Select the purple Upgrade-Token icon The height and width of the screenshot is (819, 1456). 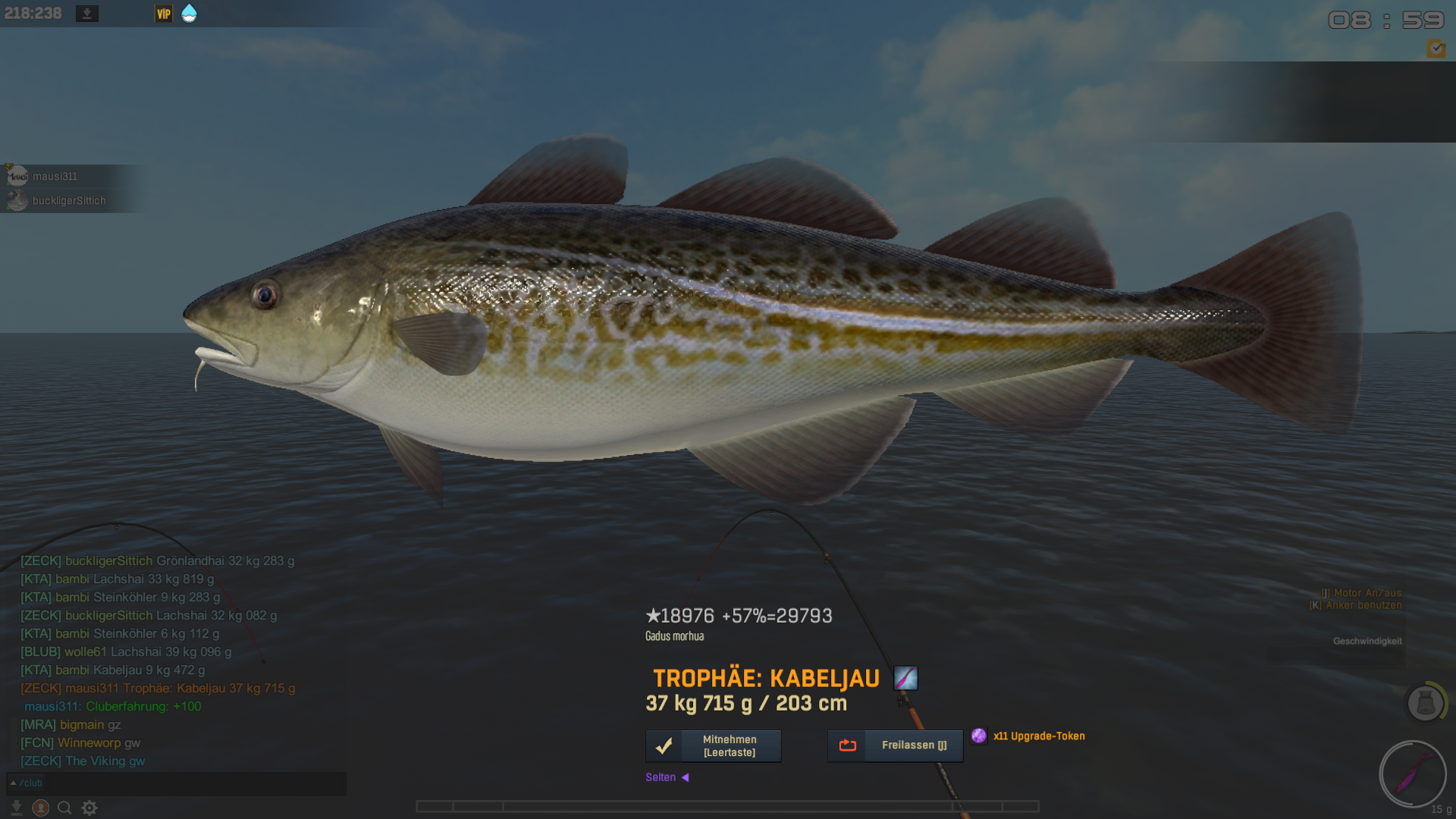click(x=979, y=736)
